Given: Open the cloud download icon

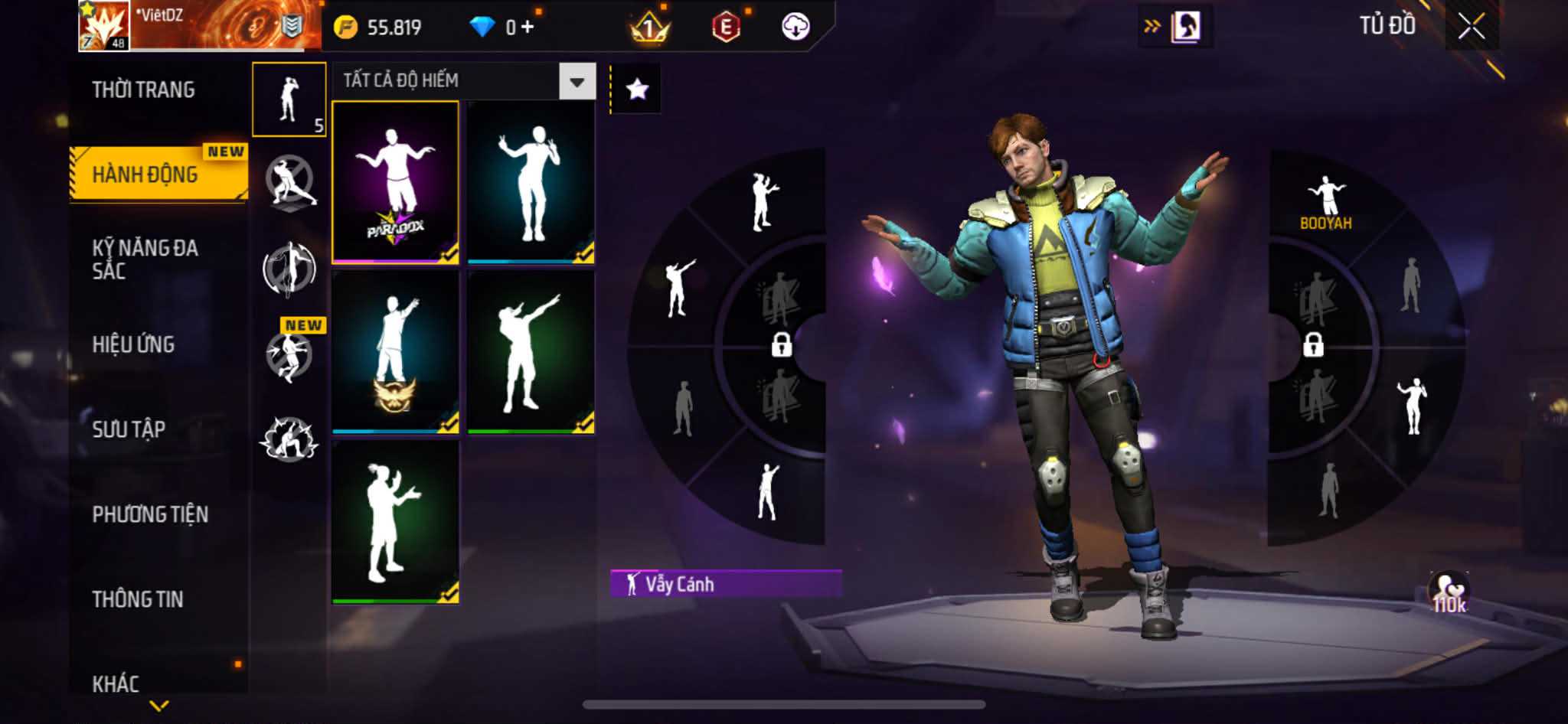Looking at the screenshot, I should (x=795, y=27).
